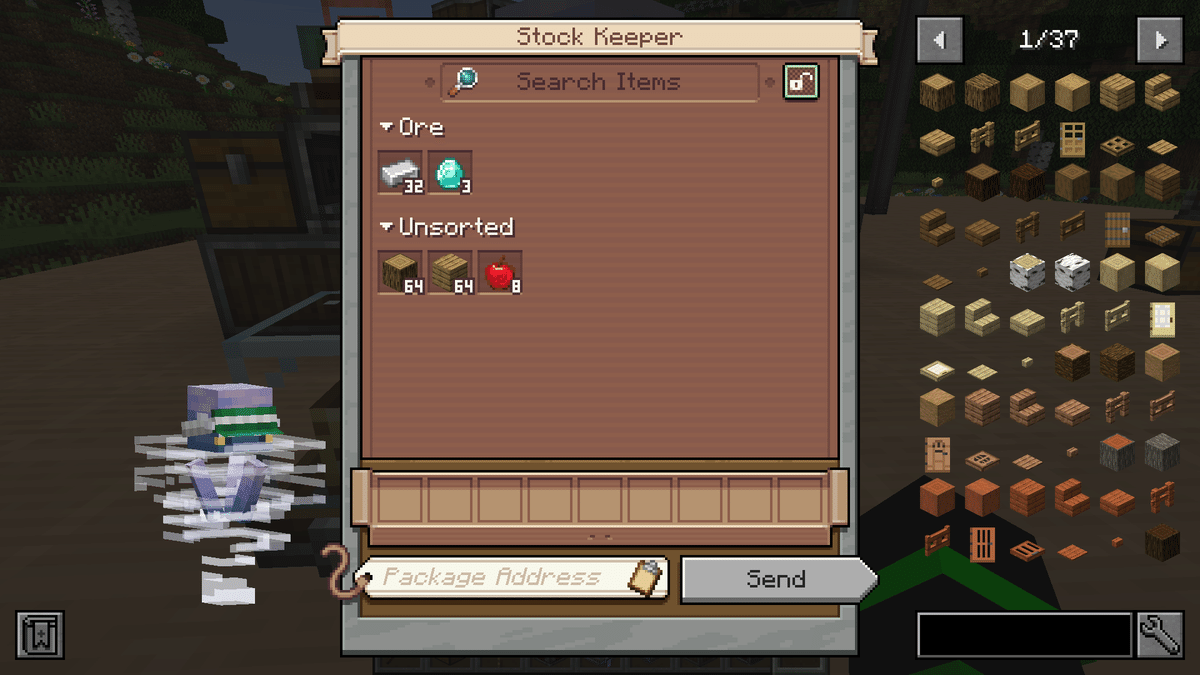The height and width of the screenshot is (675, 1200).
Task: Go to the previous item list page
Action: click(x=940, y=40)
